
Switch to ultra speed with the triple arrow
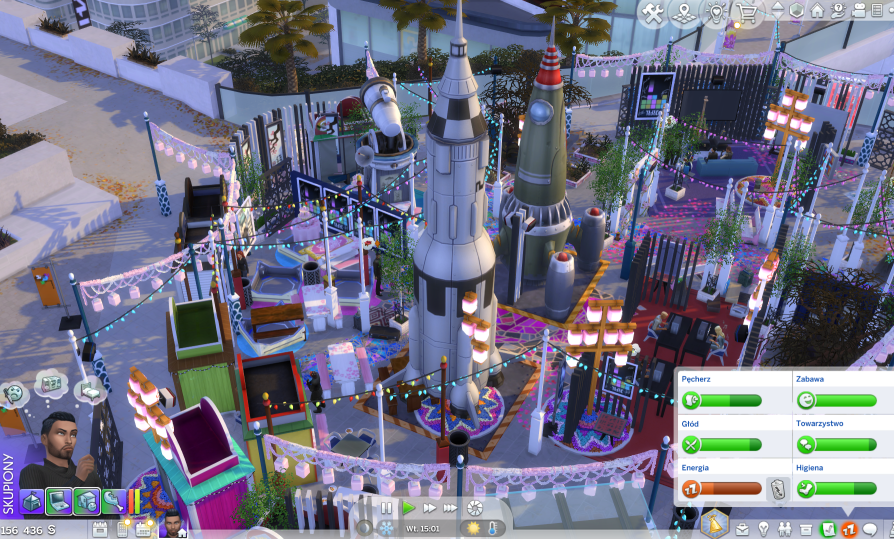[x=451, y=508]
